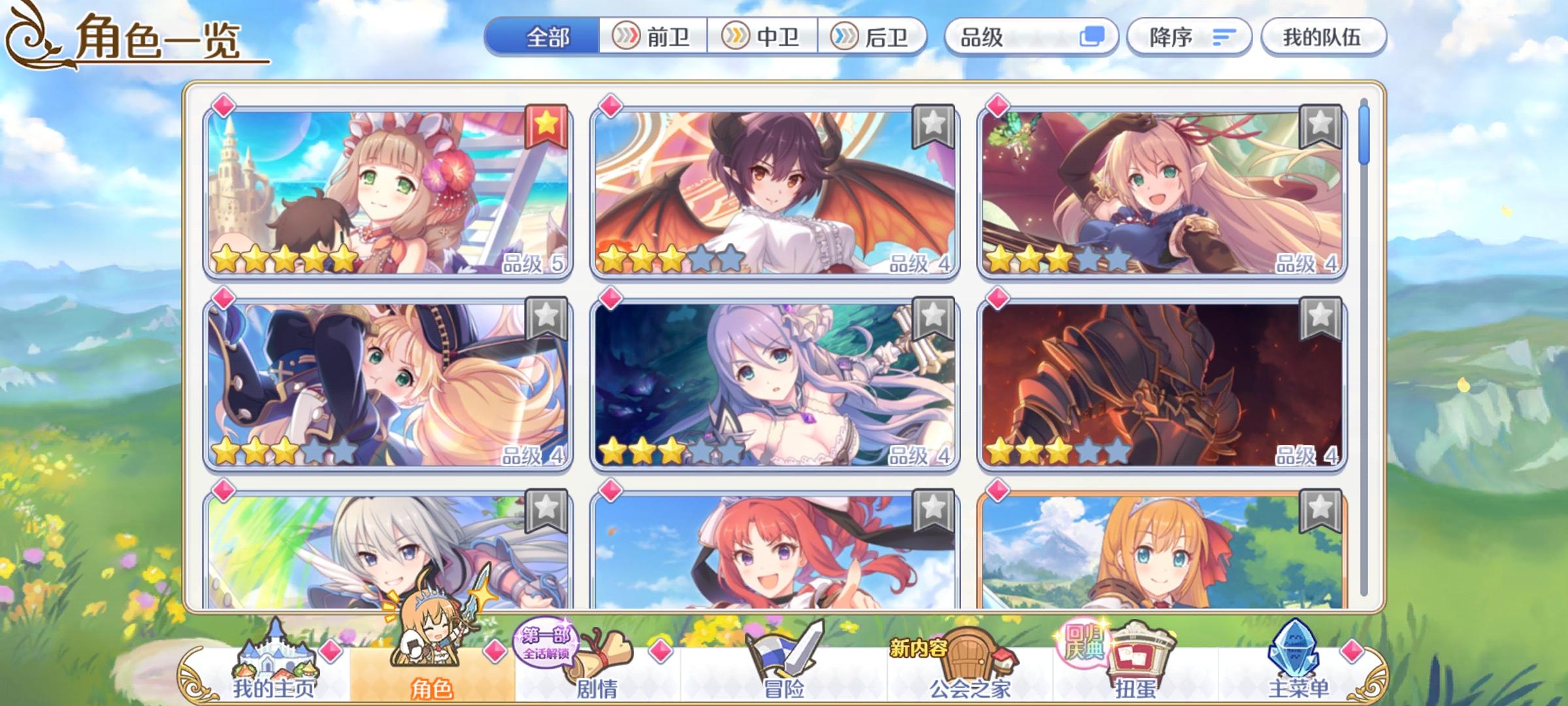Open the sort order icon next to 降序
Screen dimensions: 1568x706
click(1224, 37)
